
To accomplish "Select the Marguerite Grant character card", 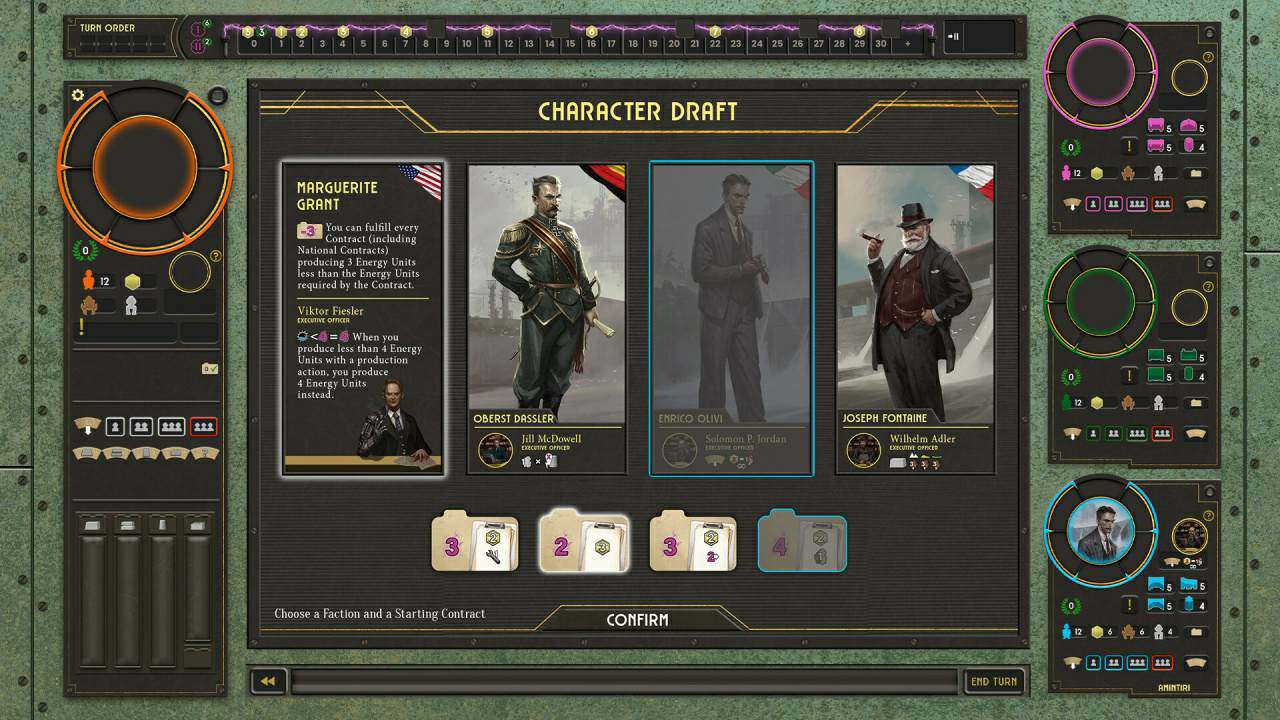I will [363, 318].
